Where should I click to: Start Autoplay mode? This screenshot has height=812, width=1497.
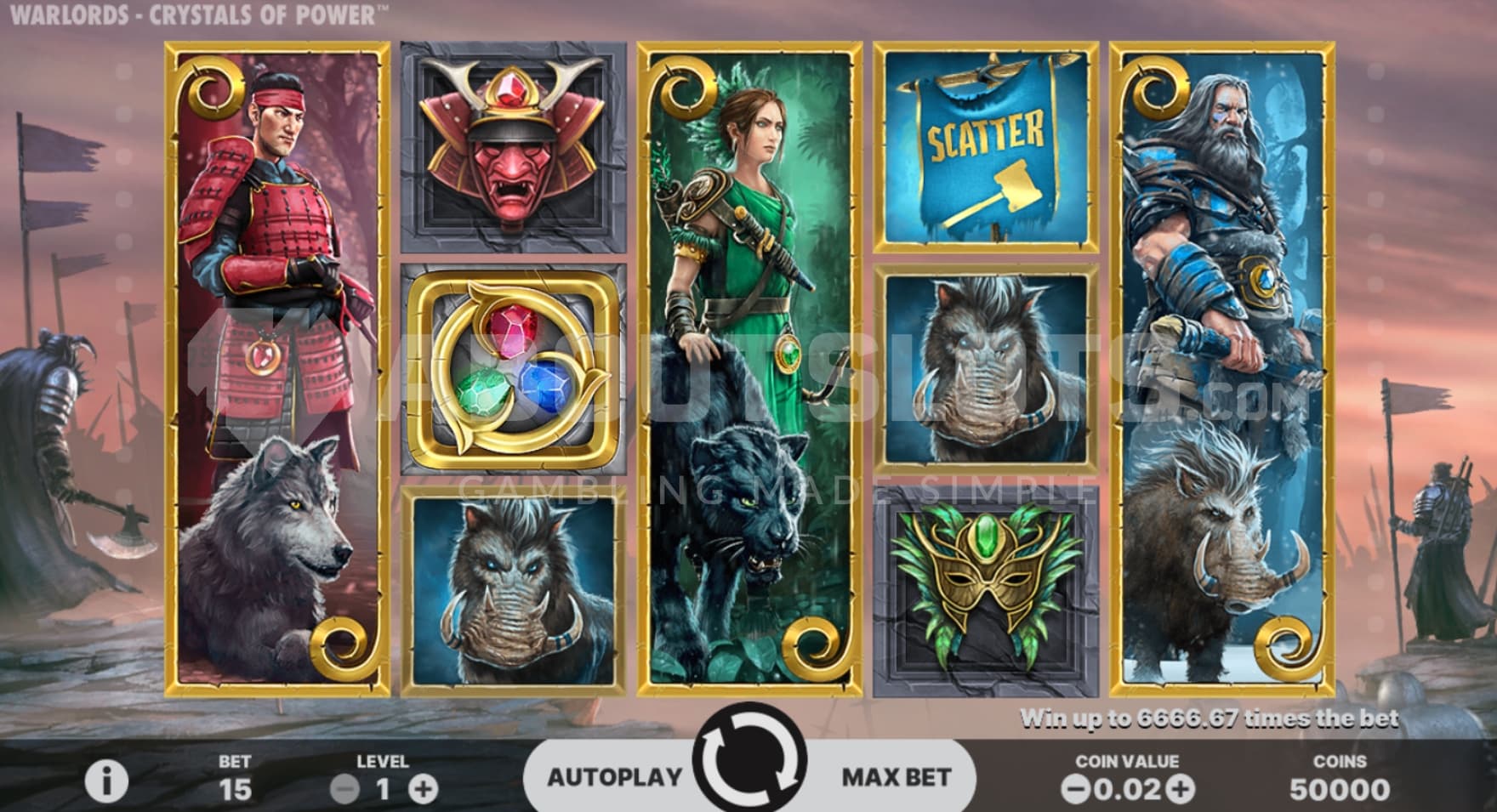pos(614,776)
